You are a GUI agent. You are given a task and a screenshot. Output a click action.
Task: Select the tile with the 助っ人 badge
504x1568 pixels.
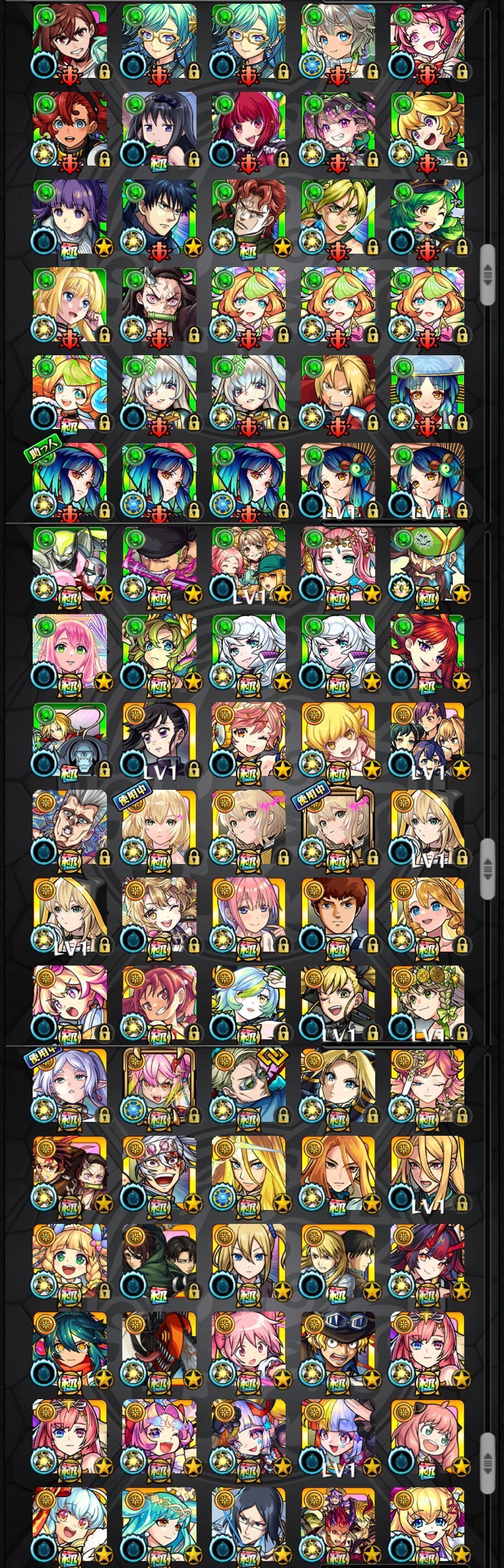click(70, 480)
